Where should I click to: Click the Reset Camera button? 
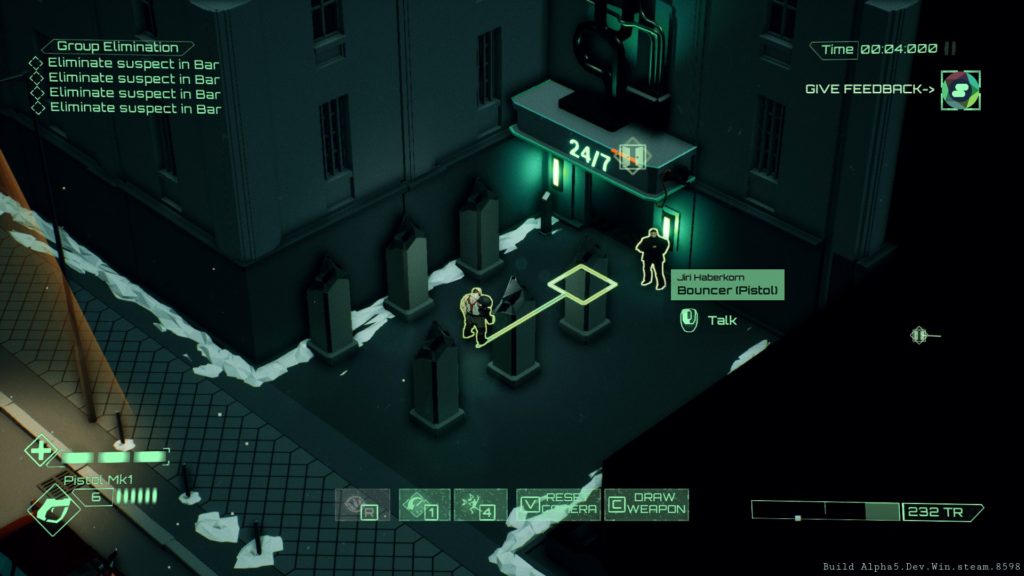click(x=558, y=504)
